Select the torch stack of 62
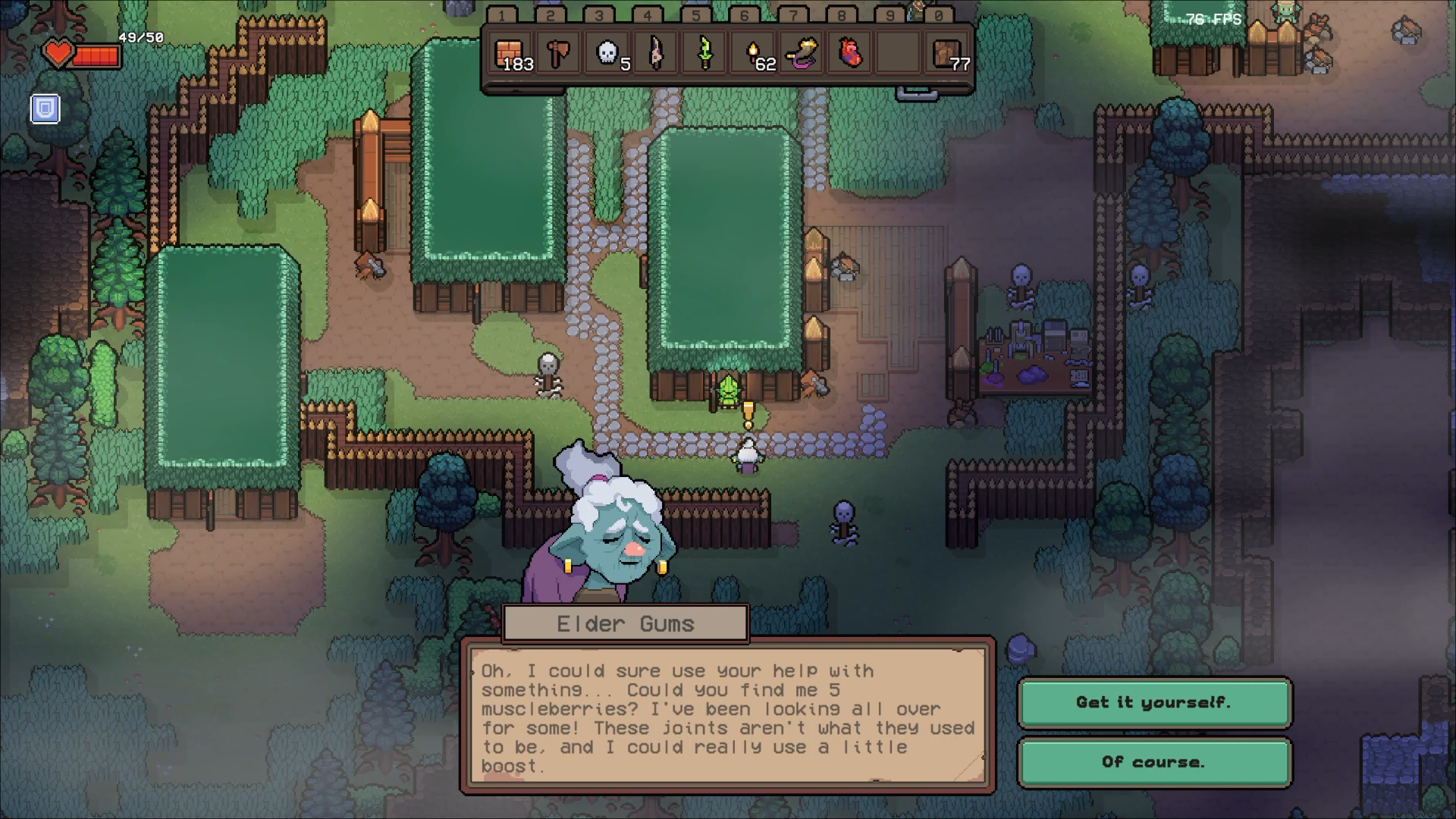The image size is (1456, 819). [x=754, y=54]
